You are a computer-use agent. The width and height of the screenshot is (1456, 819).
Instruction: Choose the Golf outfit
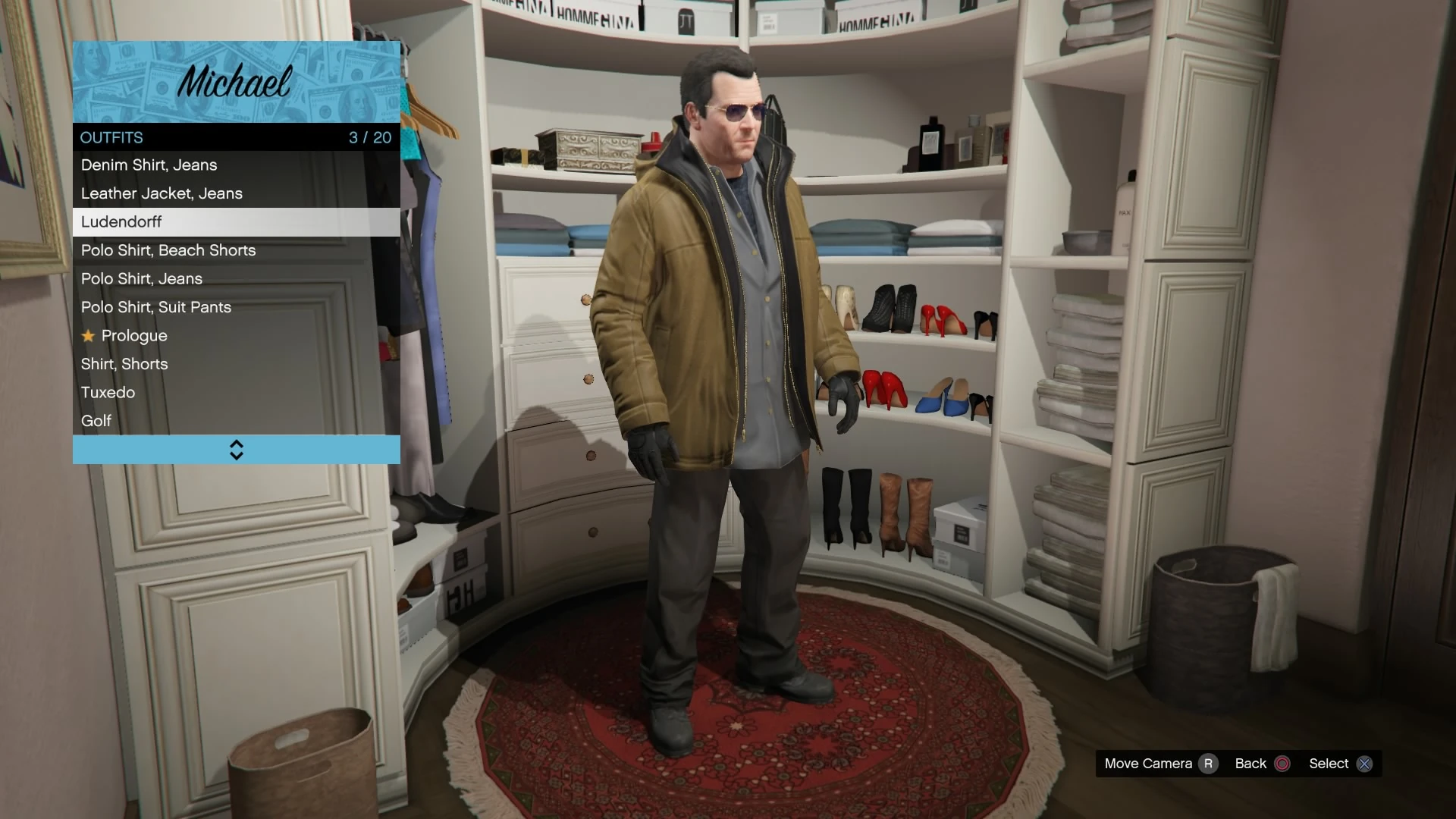click(96, 421)
